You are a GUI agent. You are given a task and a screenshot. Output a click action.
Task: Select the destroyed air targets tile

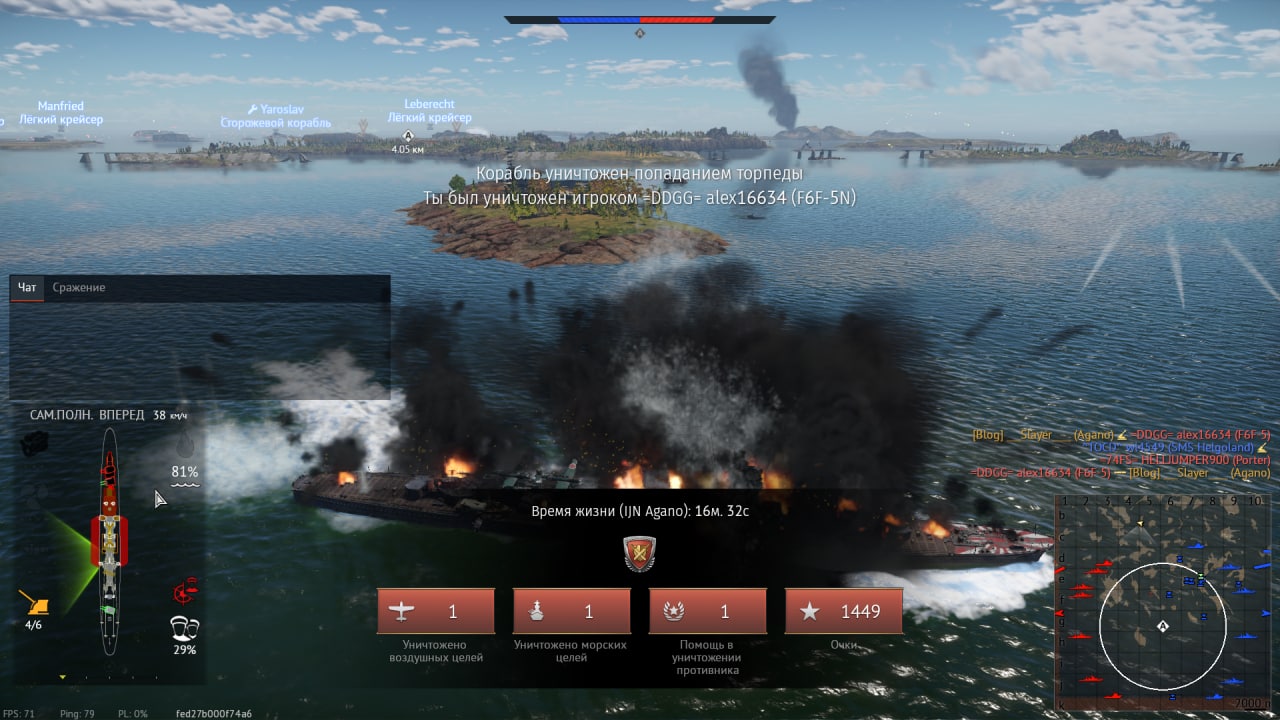pos(435,611)
